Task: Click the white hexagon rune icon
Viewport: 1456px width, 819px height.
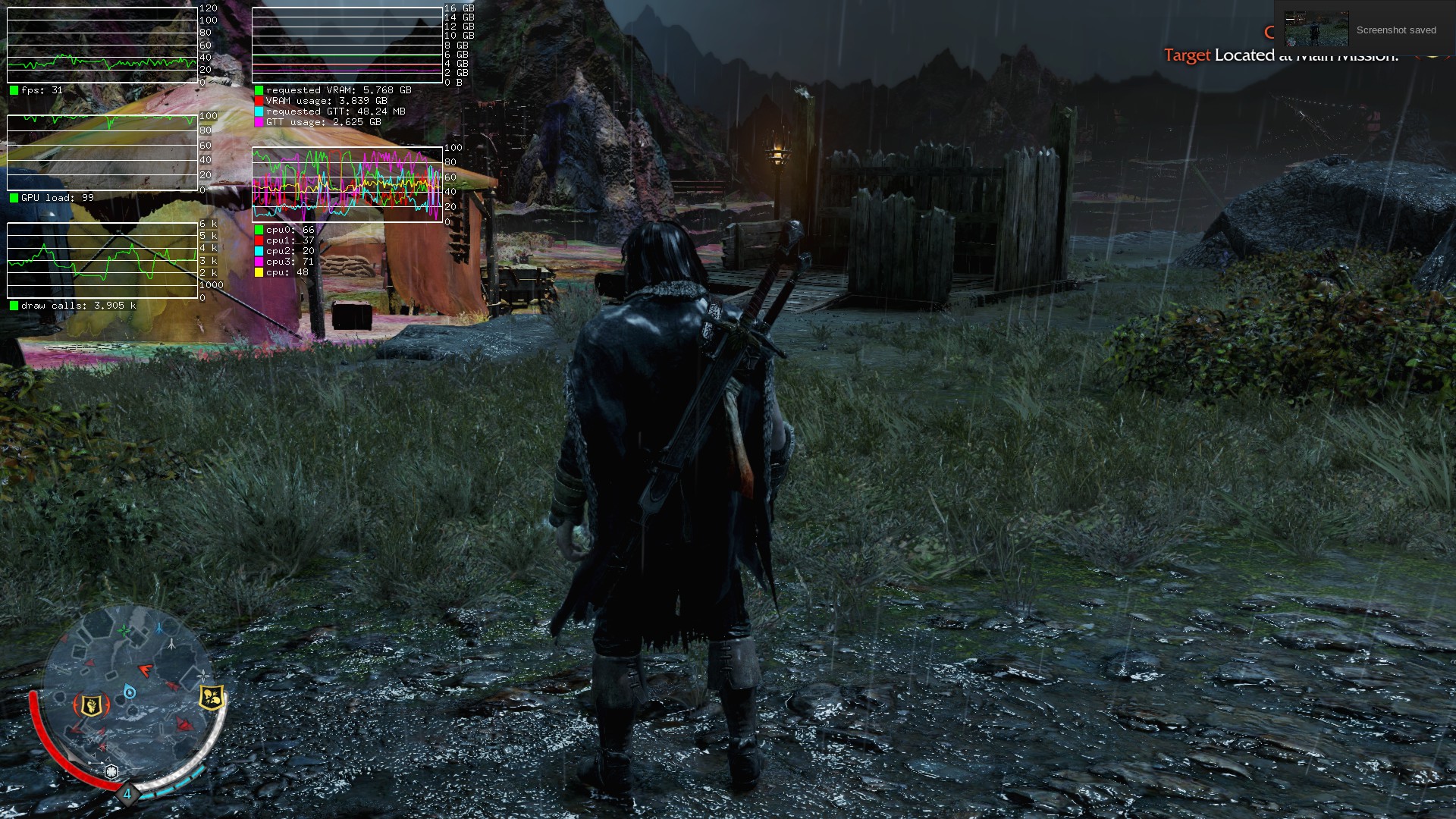Action: 111,772
